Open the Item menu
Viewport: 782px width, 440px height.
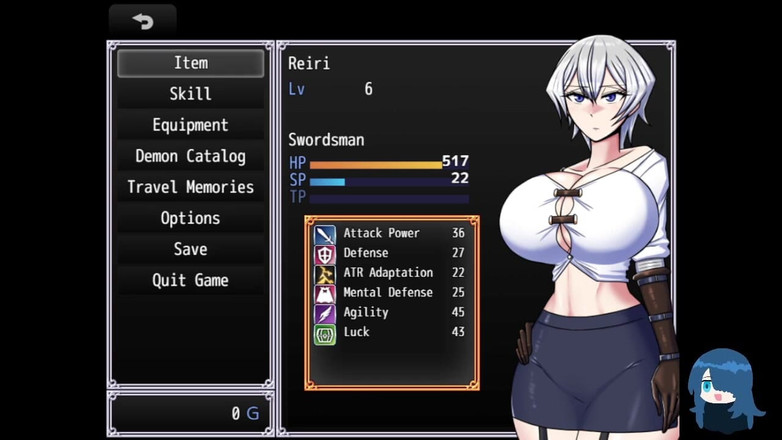tap(190, 63)
